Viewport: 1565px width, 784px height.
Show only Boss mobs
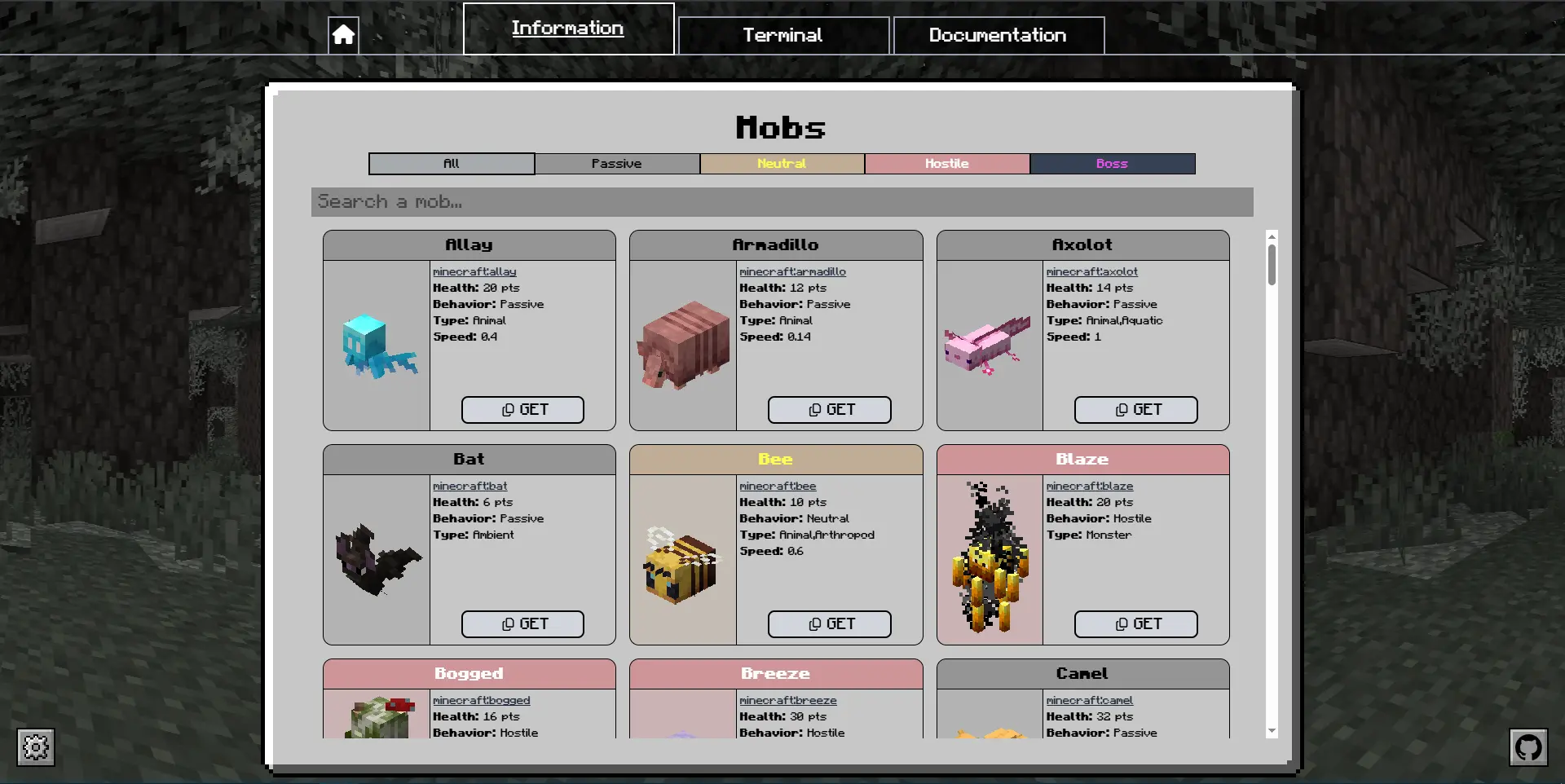1113,163
